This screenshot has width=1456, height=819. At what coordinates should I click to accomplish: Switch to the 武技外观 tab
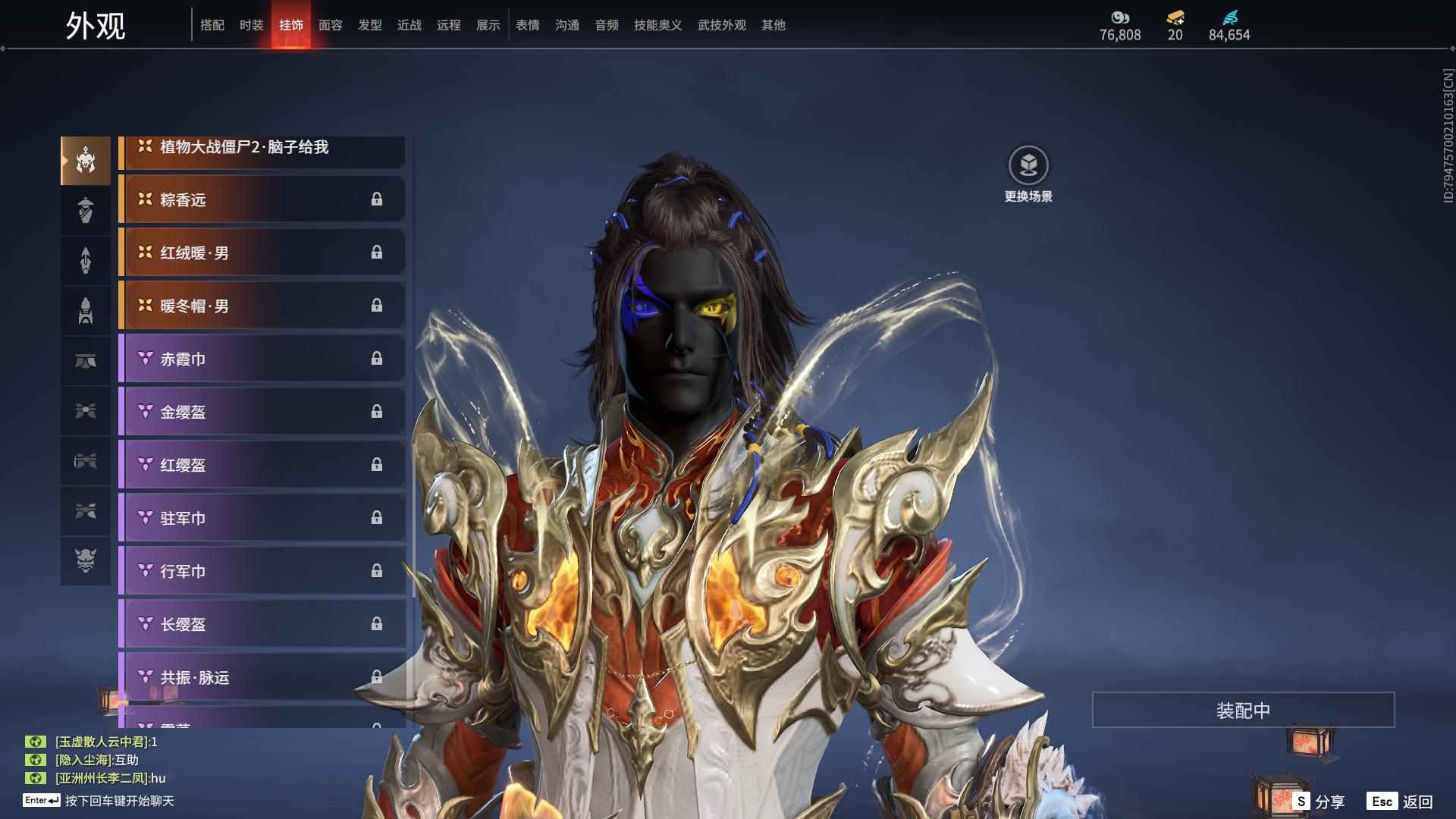721,25
